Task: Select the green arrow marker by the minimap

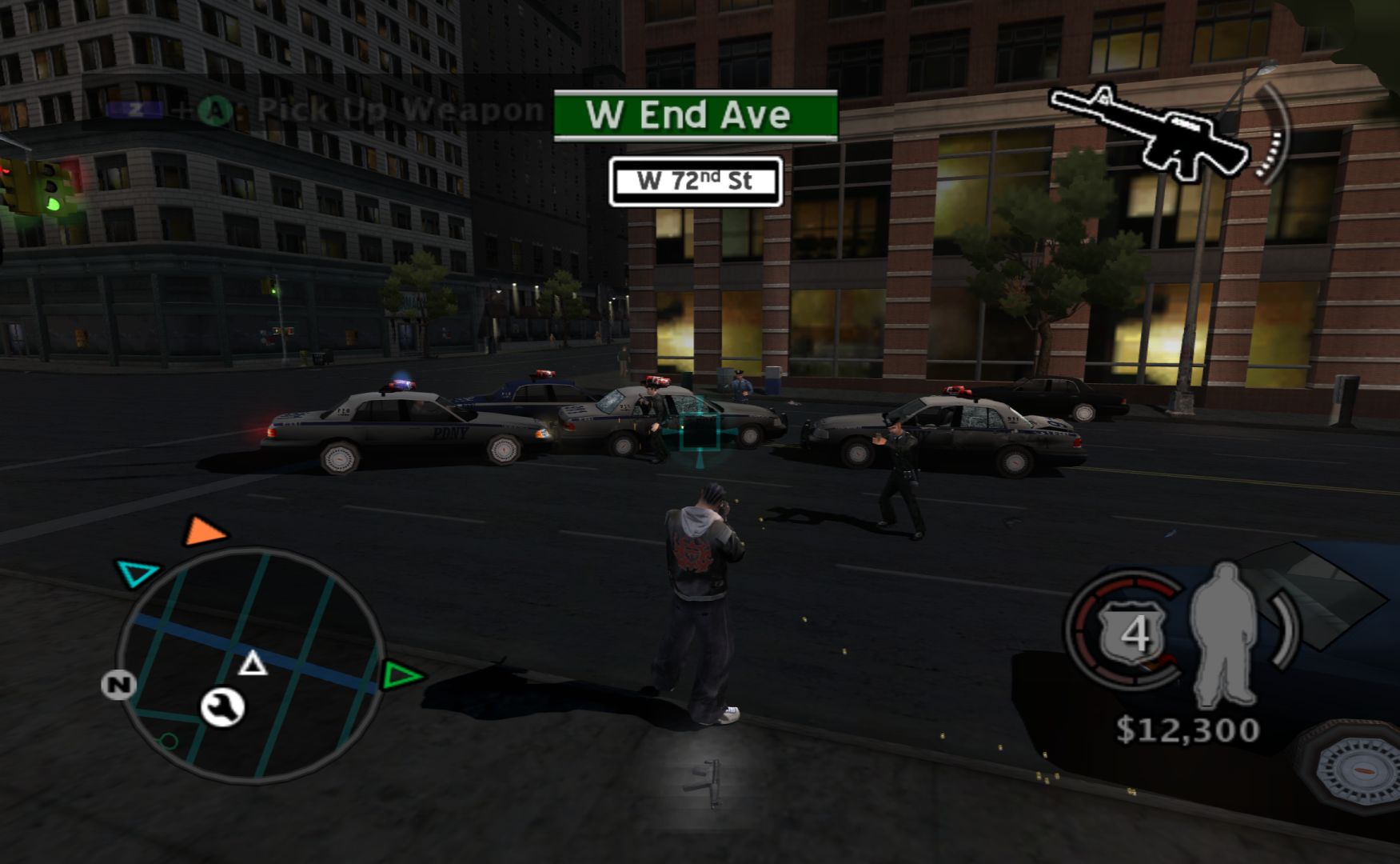Action: (401, 676)
